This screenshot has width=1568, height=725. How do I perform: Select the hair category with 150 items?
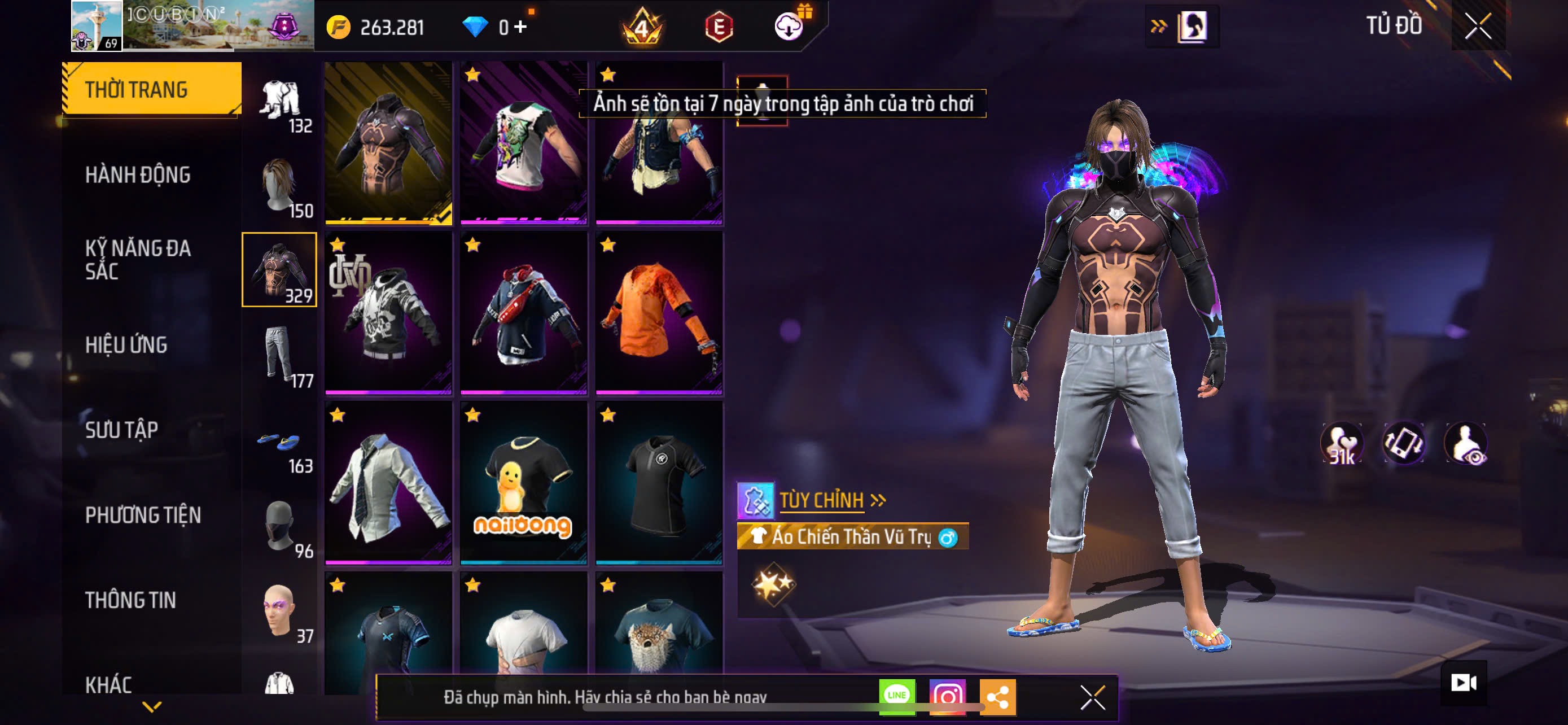279,186
